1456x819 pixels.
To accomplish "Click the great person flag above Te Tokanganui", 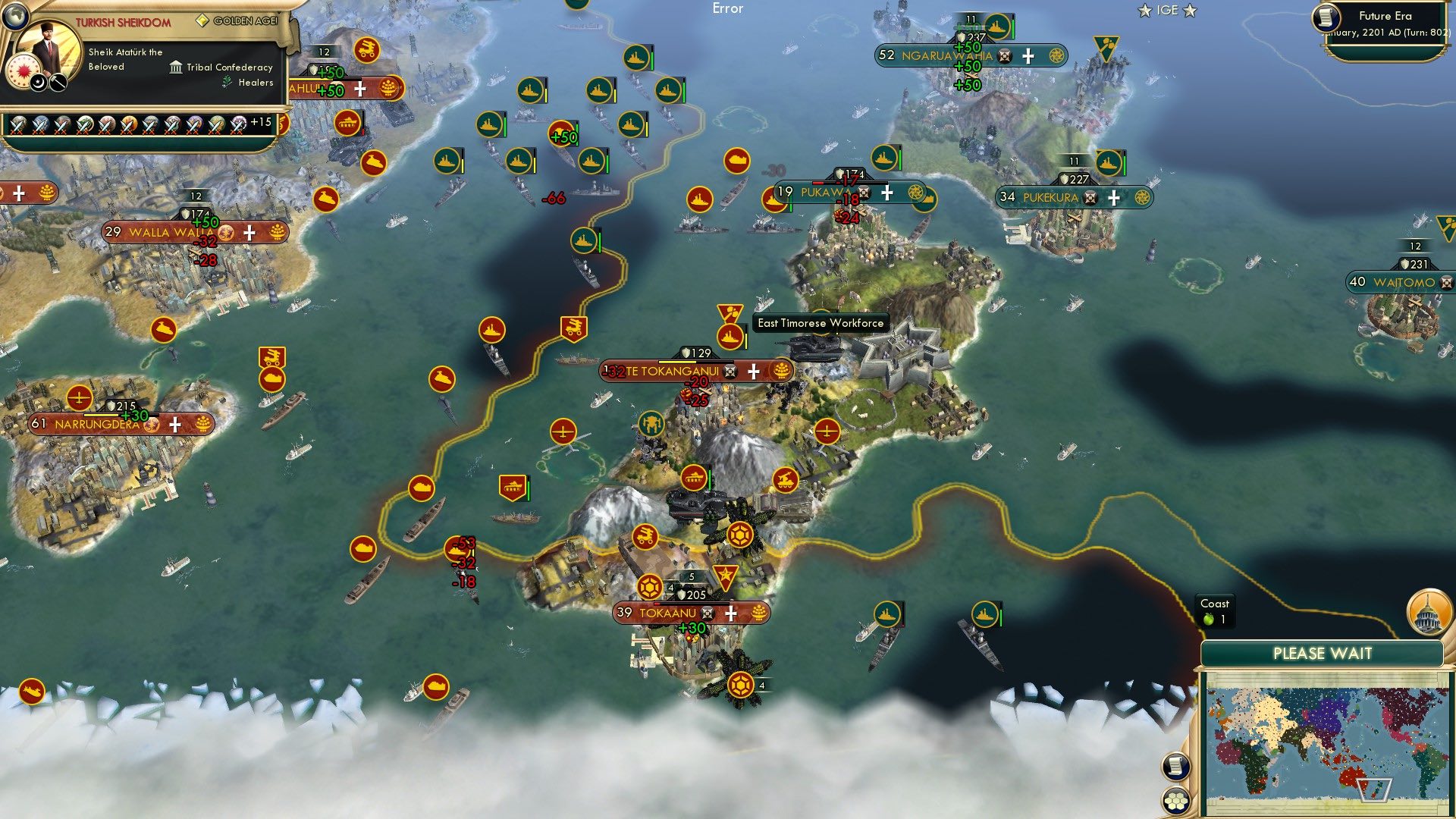I will tap(732, 313).
